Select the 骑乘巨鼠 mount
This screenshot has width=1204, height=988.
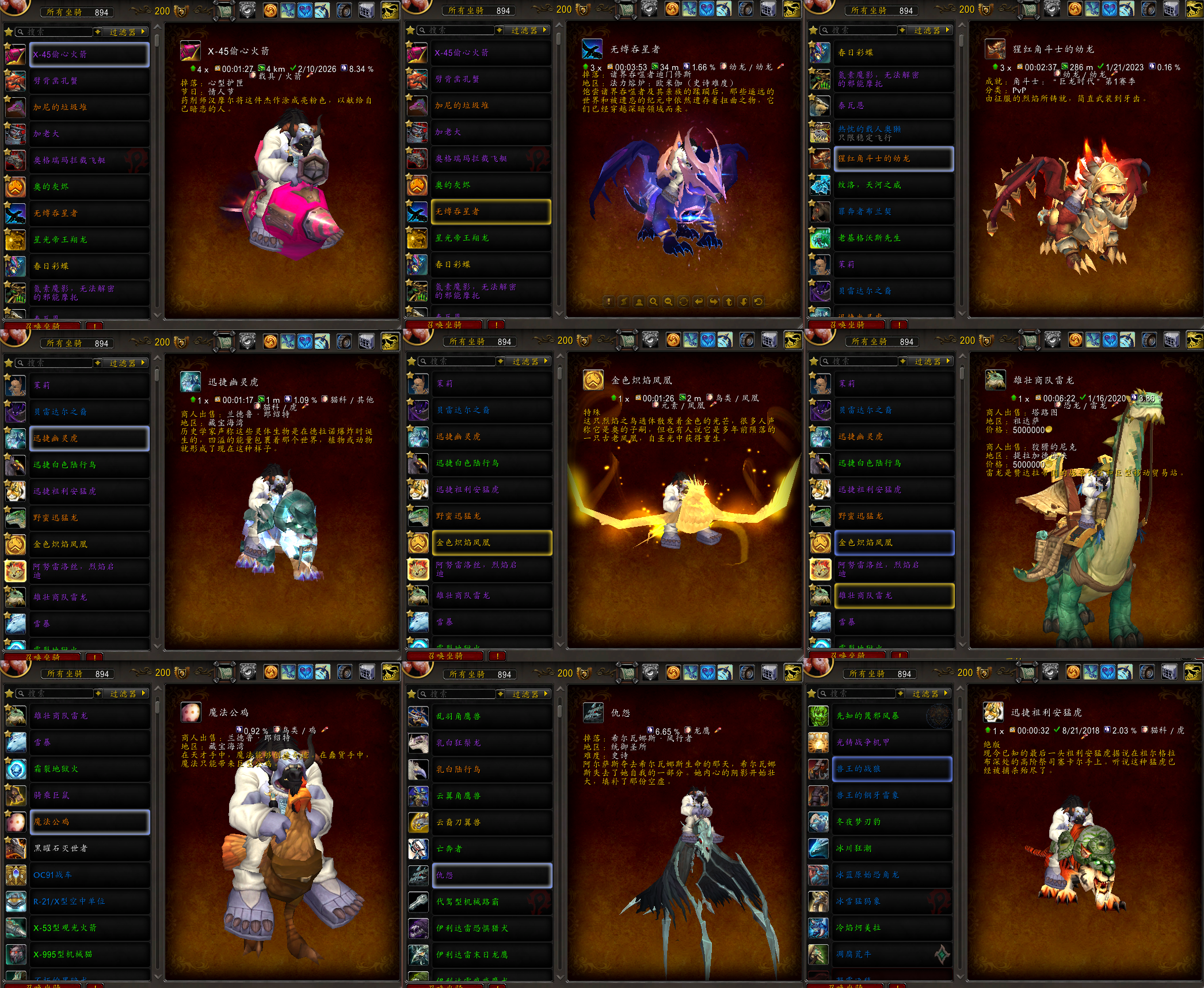(x=89, y=796)
